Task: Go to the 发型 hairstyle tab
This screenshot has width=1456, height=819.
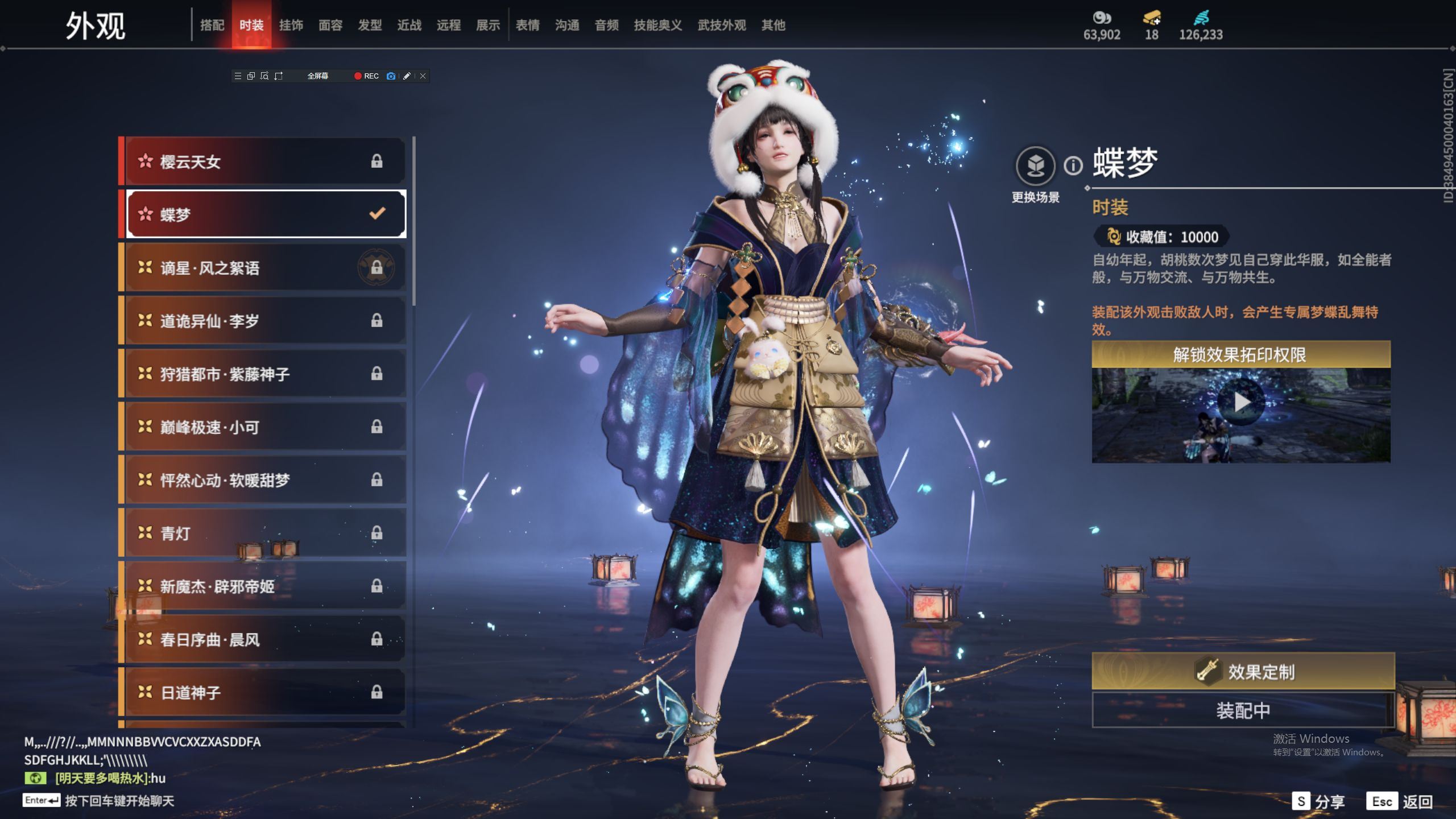Action: (370, 25)
